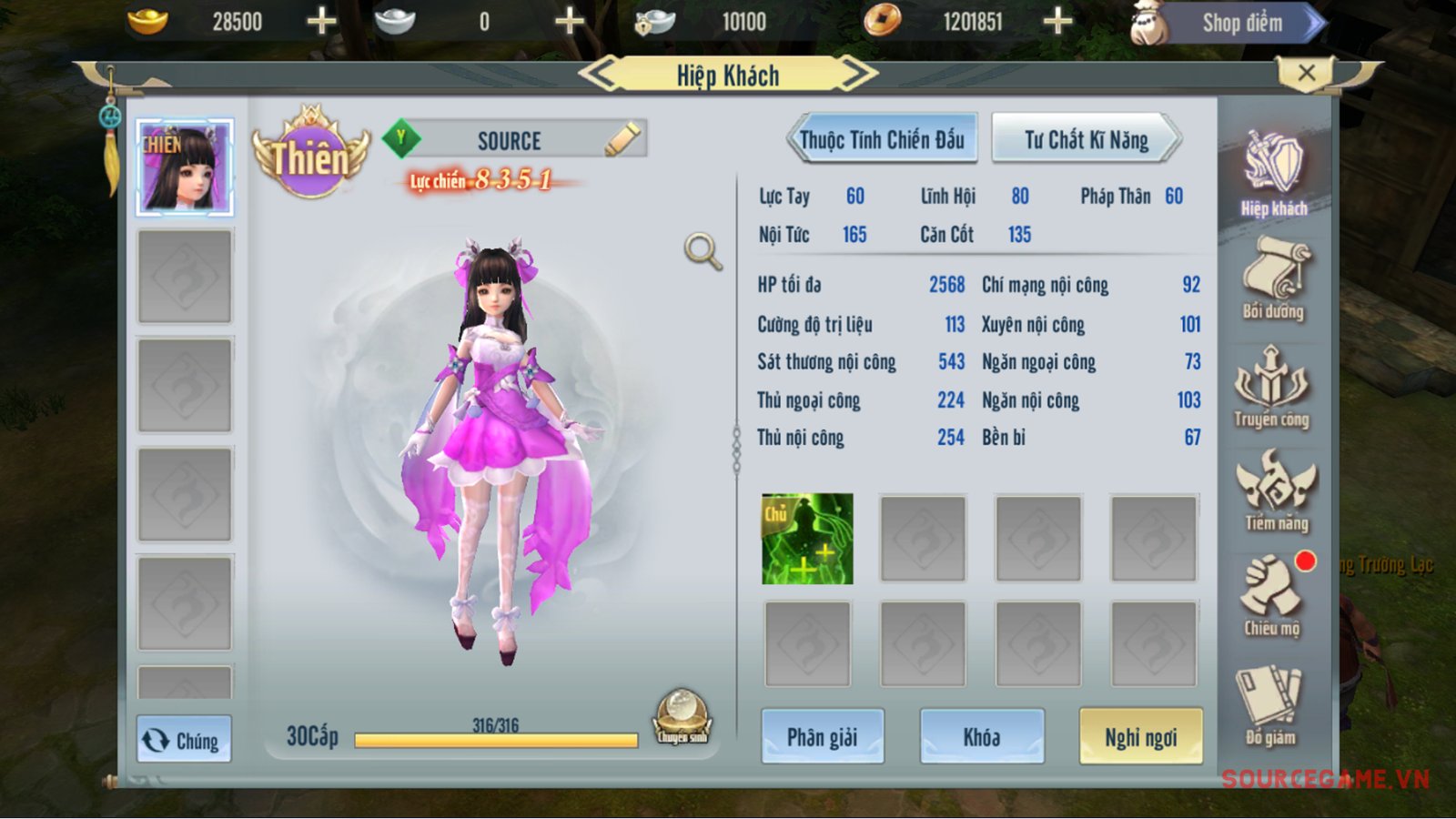Edit the SOURCE name with pencil icon
The height and width of the screenshot is (819, 1456).
tap(622, 140)
